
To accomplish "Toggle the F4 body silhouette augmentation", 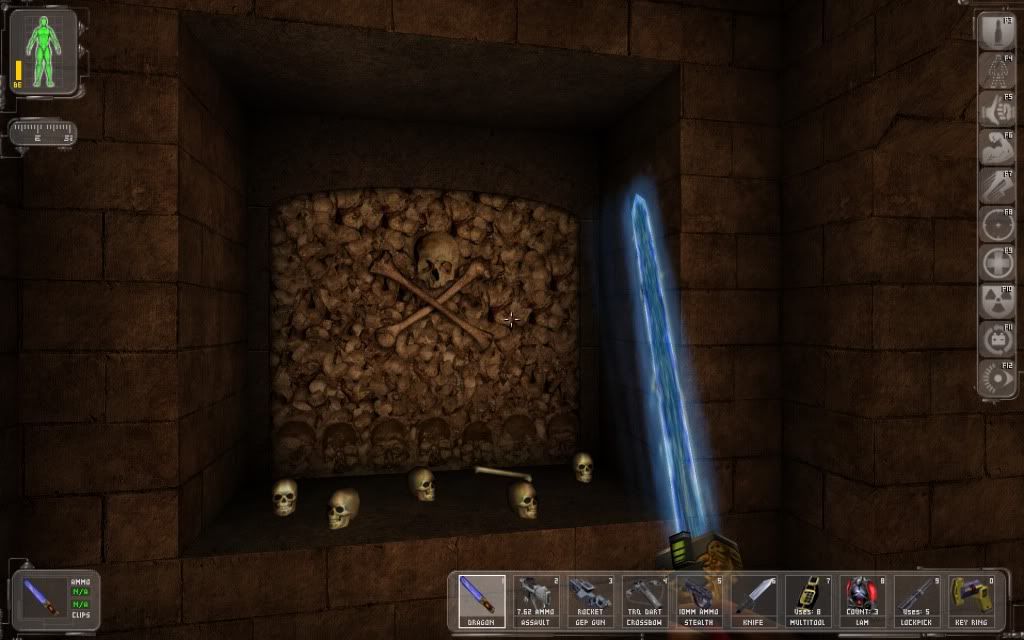I will pos(995,70).
